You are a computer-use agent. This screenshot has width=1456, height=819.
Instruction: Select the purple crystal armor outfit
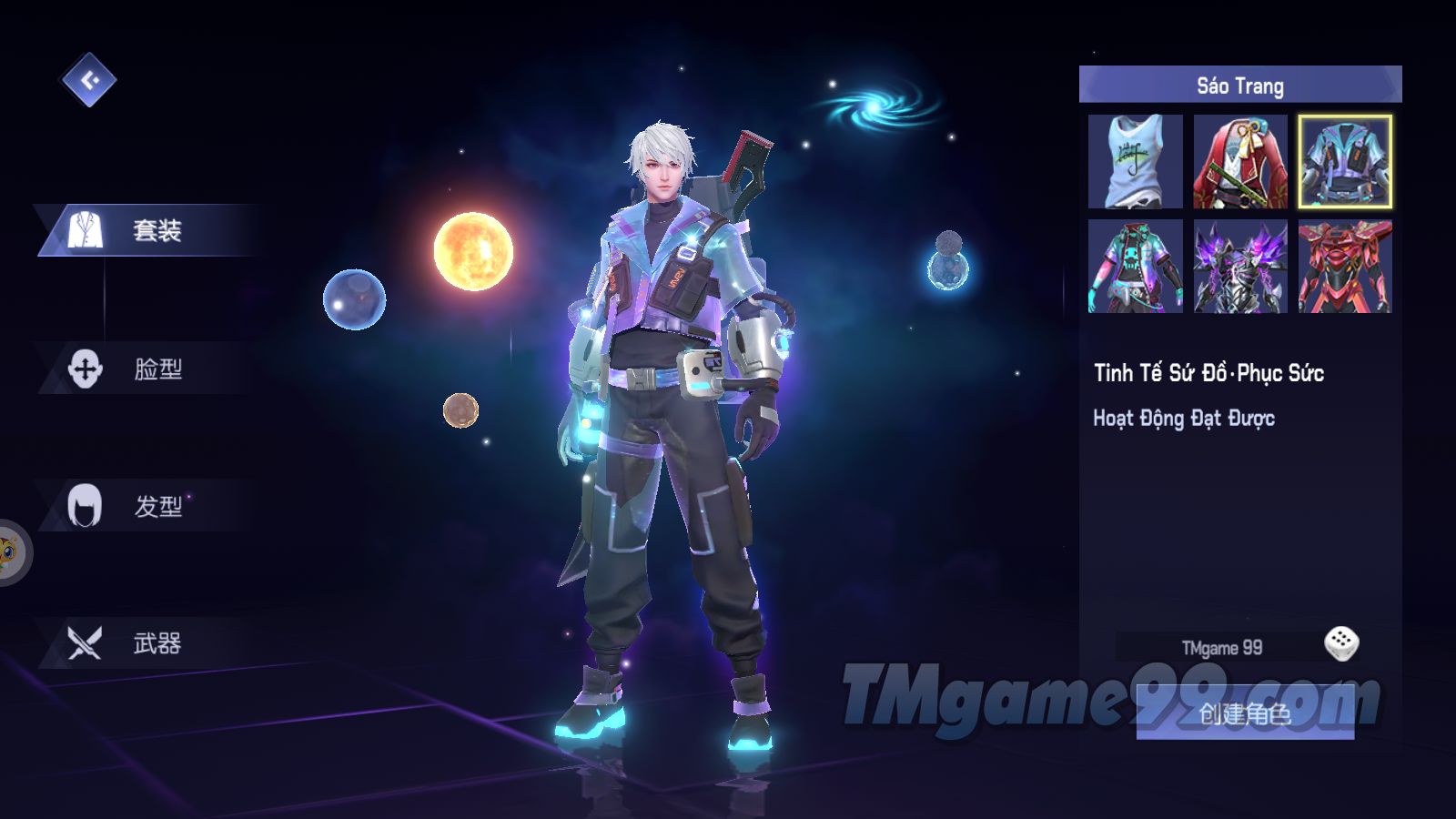[x=1239, y=266]
